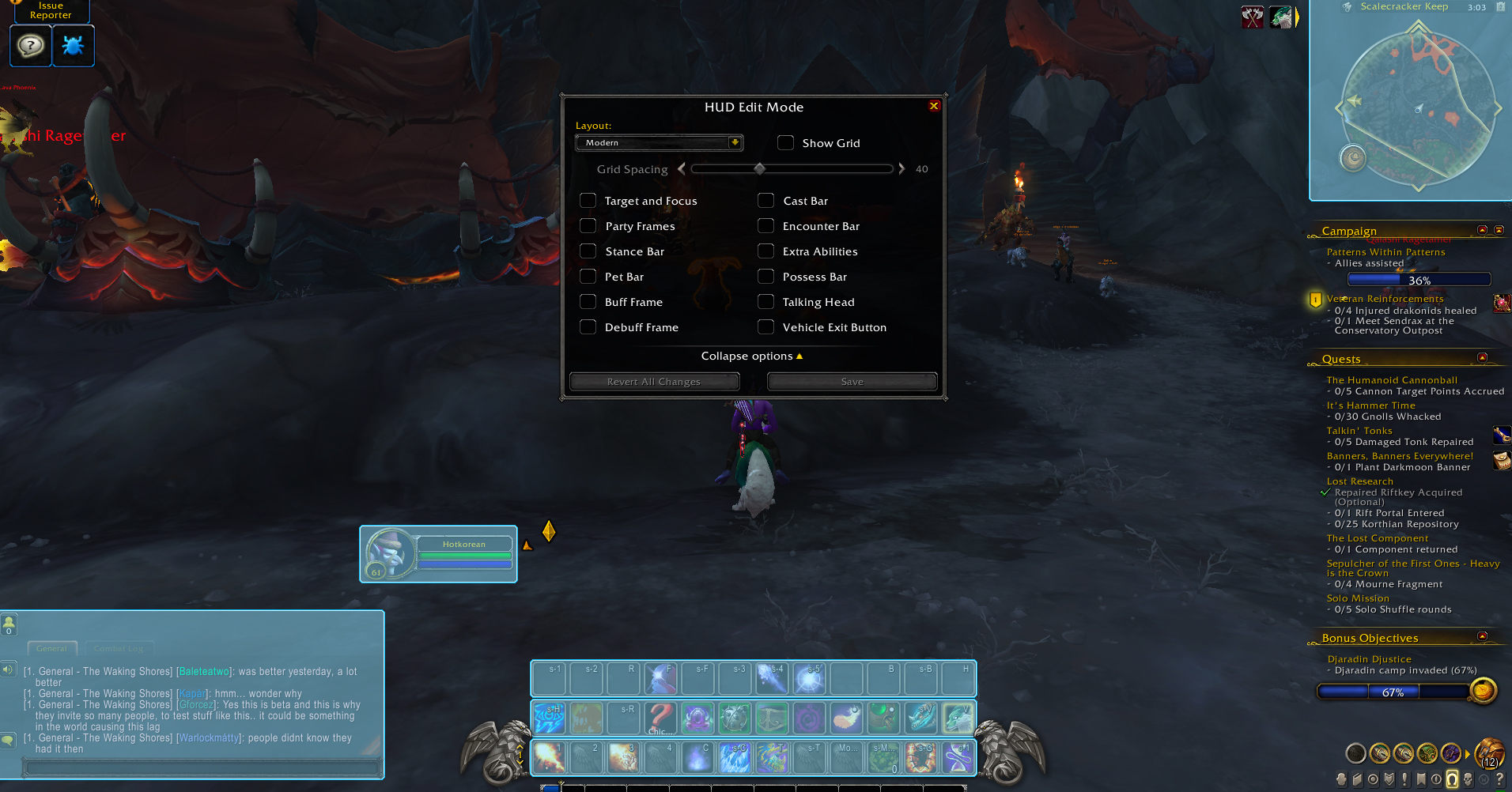Open the backpack showing 12 free slots
The image size is (1512, 792).
click(x=1488, y=753)
